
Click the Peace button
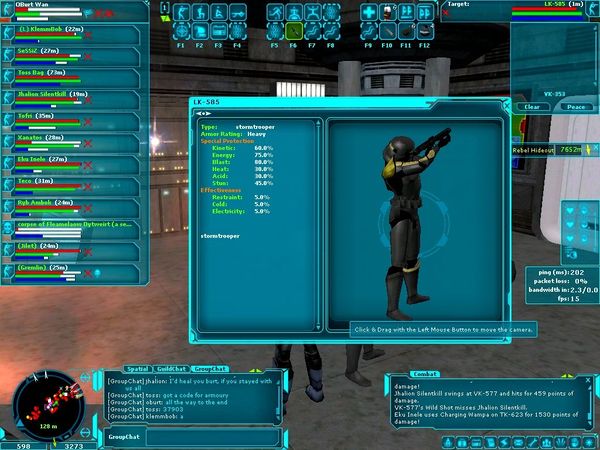575,107
